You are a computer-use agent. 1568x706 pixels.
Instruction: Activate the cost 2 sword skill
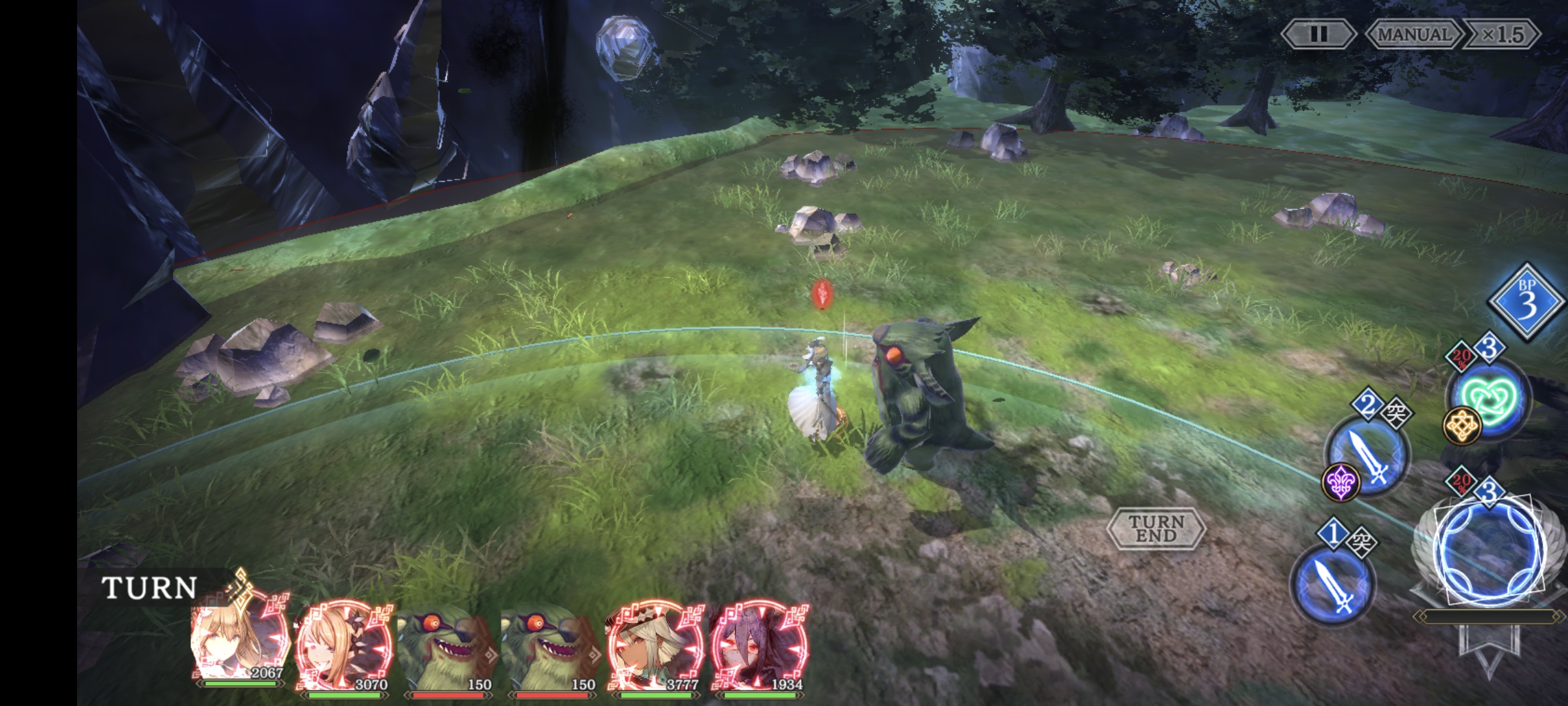pyautogui.click(x=1368, y=458)
